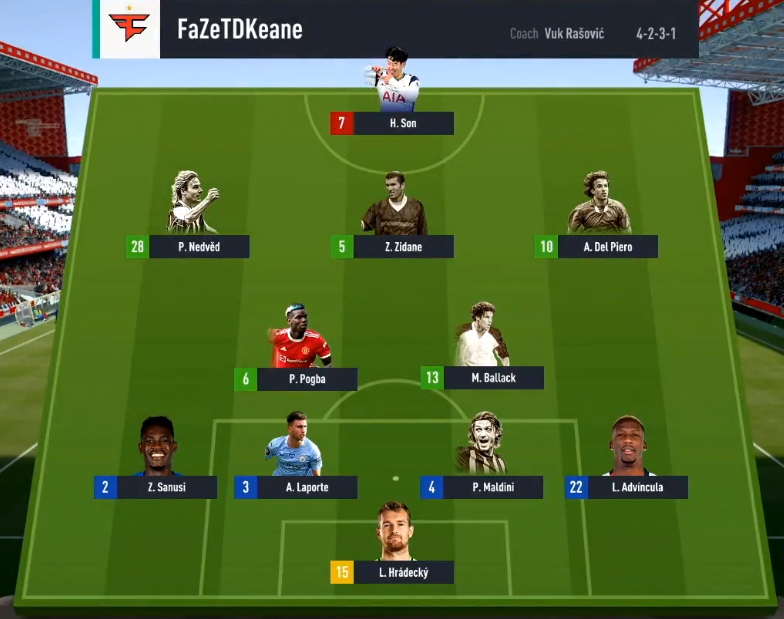Click the FaZe team crest logo
This screenshot has height=619, width=784.
click(x=129, y=28)
